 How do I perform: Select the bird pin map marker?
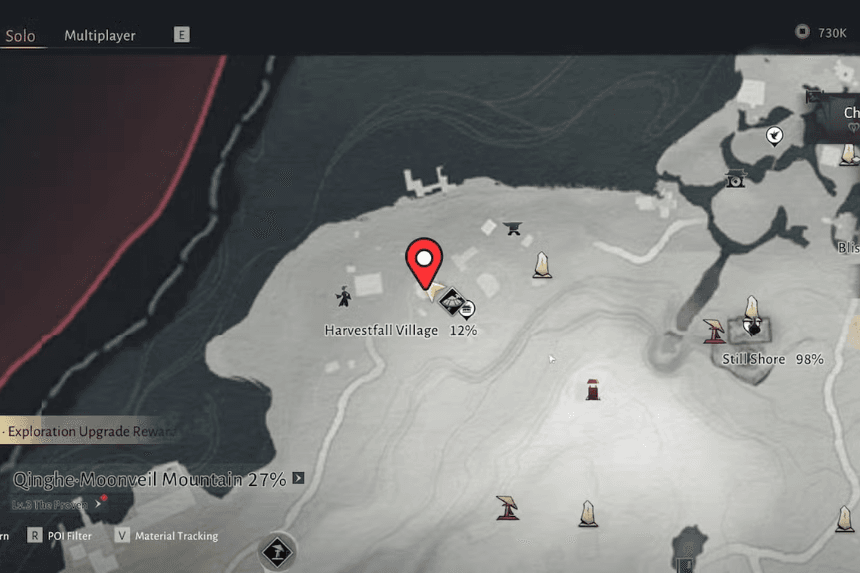(773, 135)
